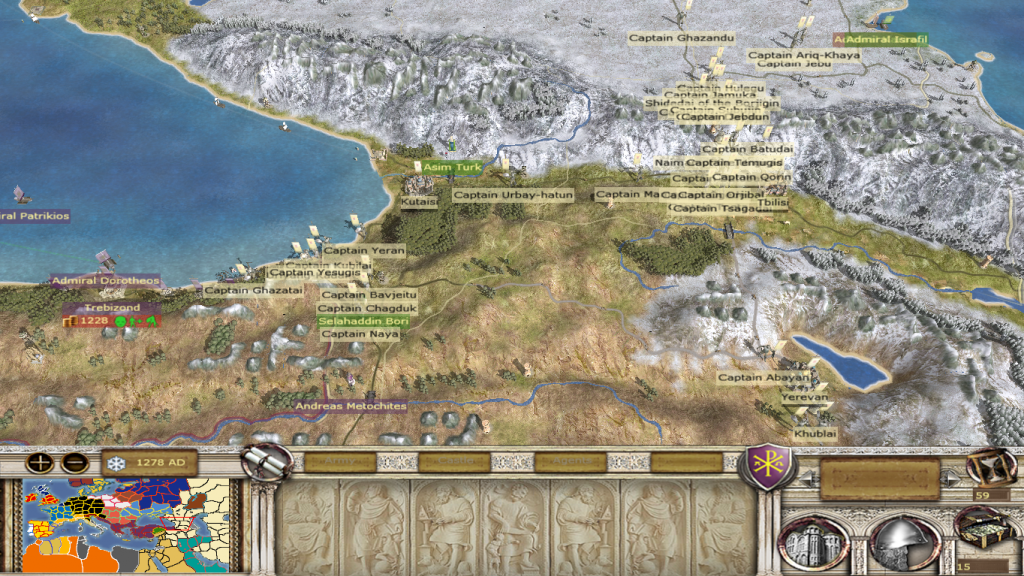Zoom in the campaign minimap with plus button
The height and width of the screenshot is (576, 1024).
click(40, 463)
